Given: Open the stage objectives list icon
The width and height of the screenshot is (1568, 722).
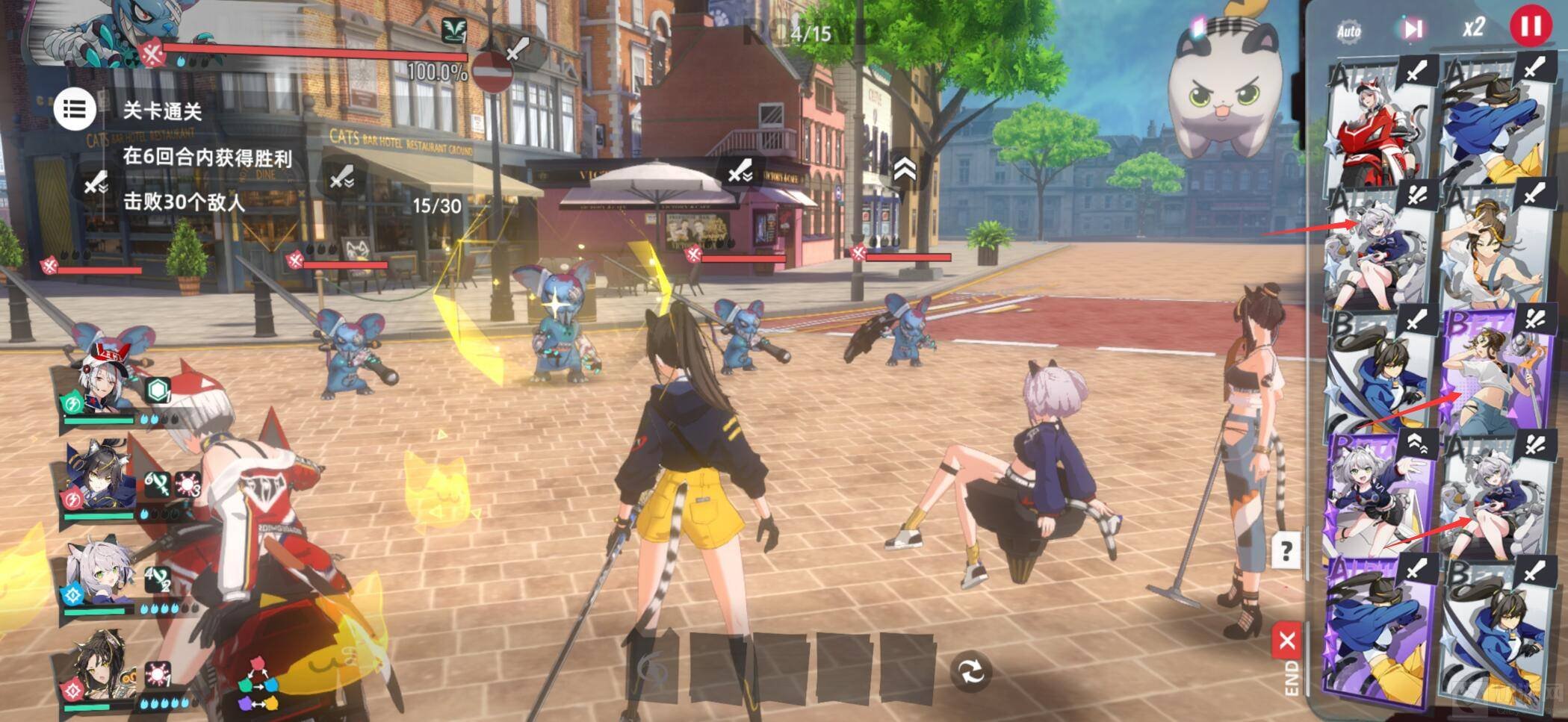Looking at the screenshot, I should (x=74, y=110).
